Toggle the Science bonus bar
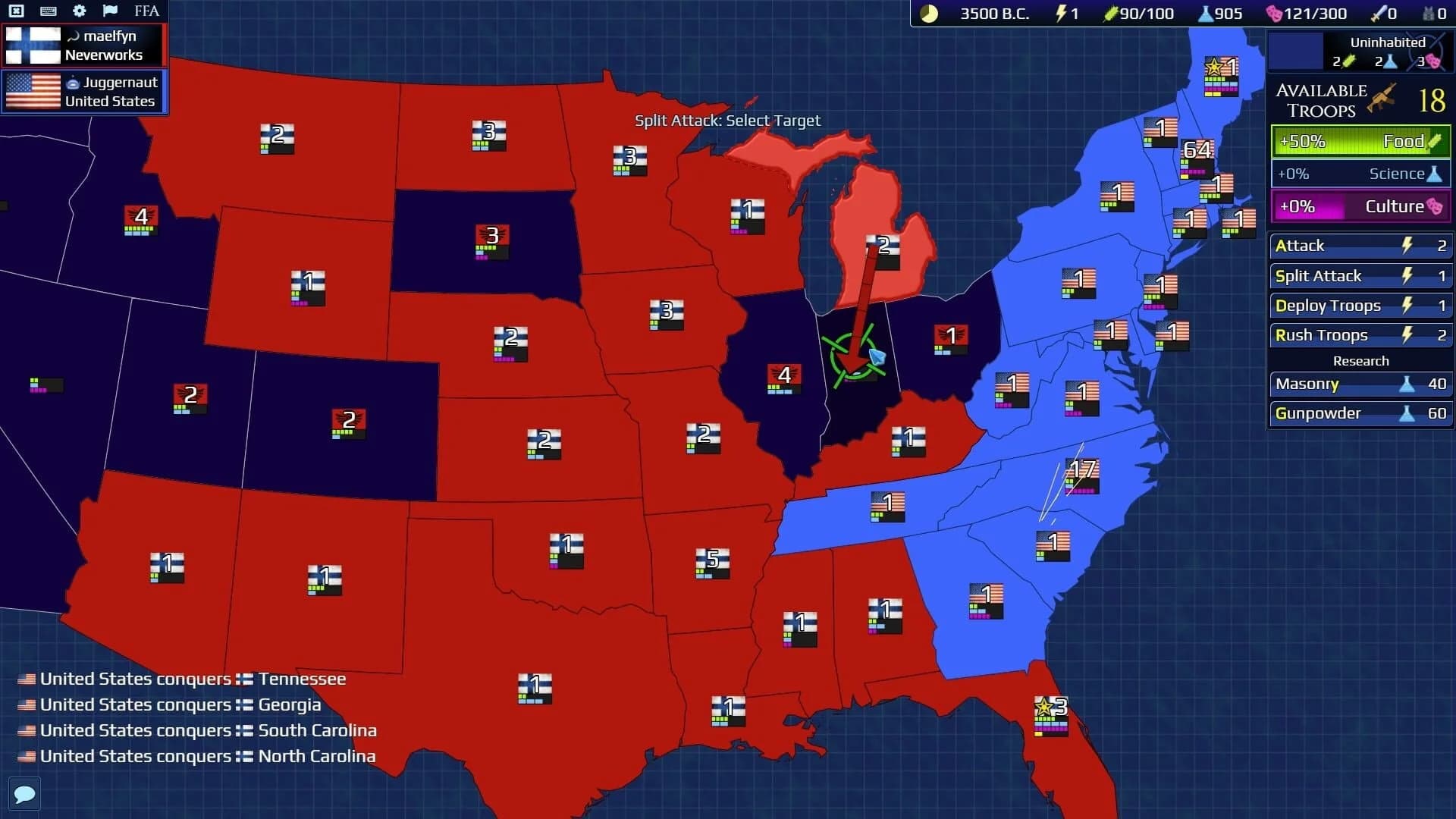This screenshot has width=1456, height=819. 1360,174
